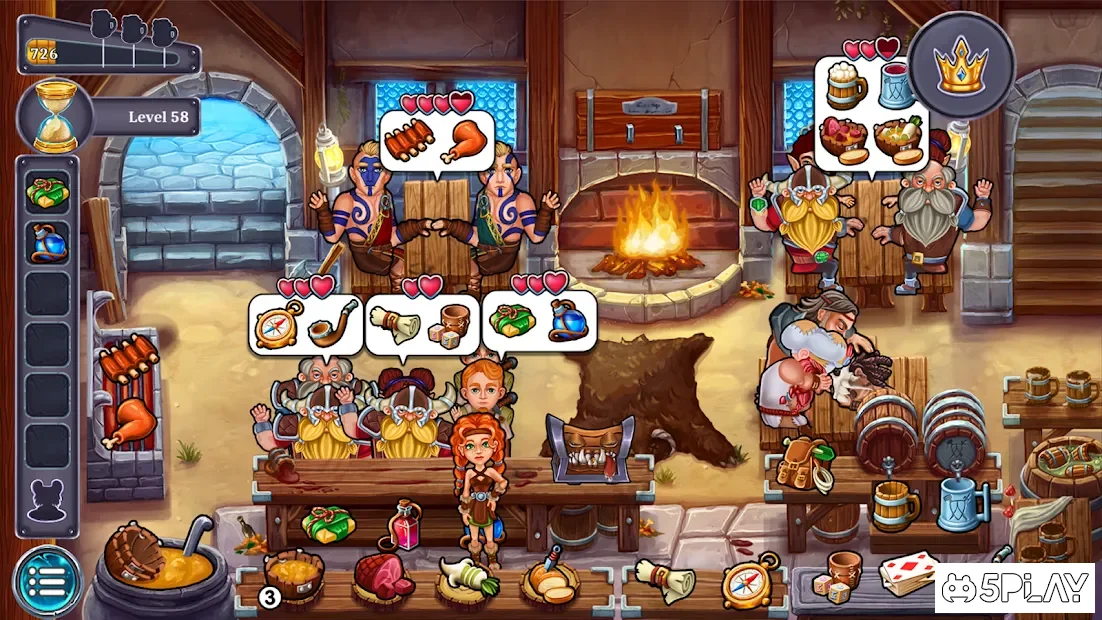Take the pink potion bottle from the shelf
The image size is (1102, 620).
[x=405, y=526]
